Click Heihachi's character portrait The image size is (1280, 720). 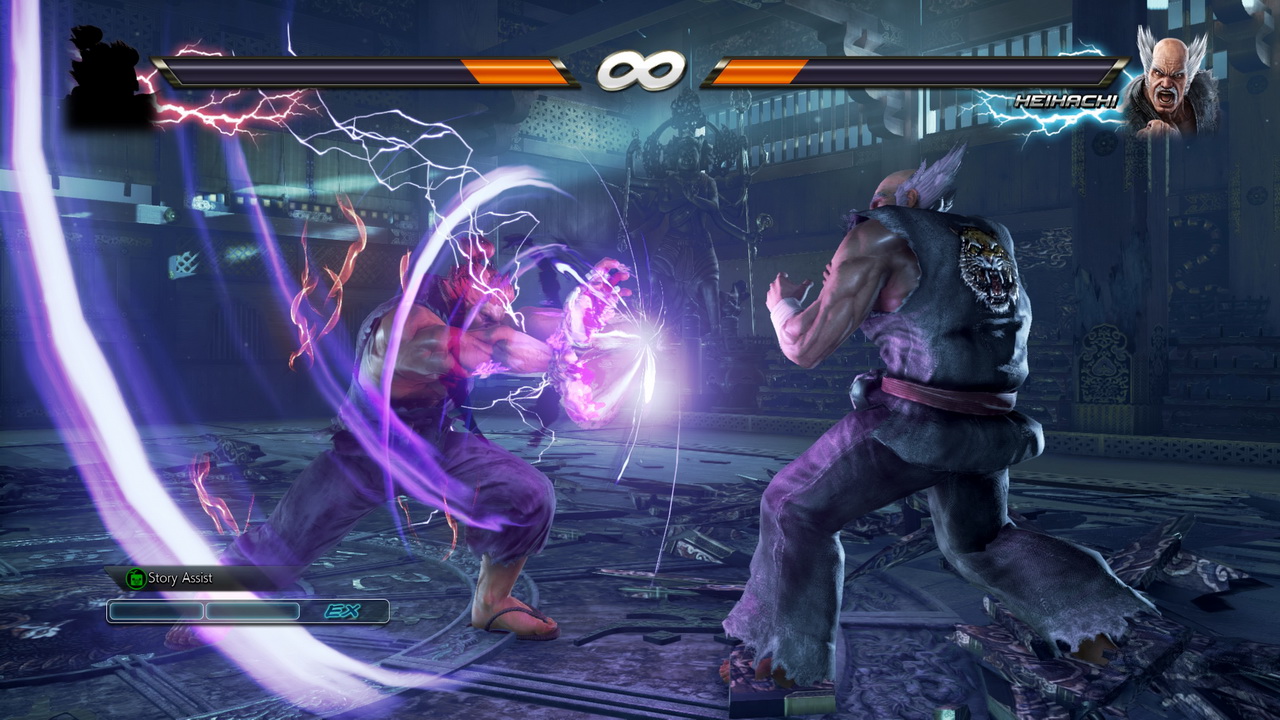click(1171, 83)
